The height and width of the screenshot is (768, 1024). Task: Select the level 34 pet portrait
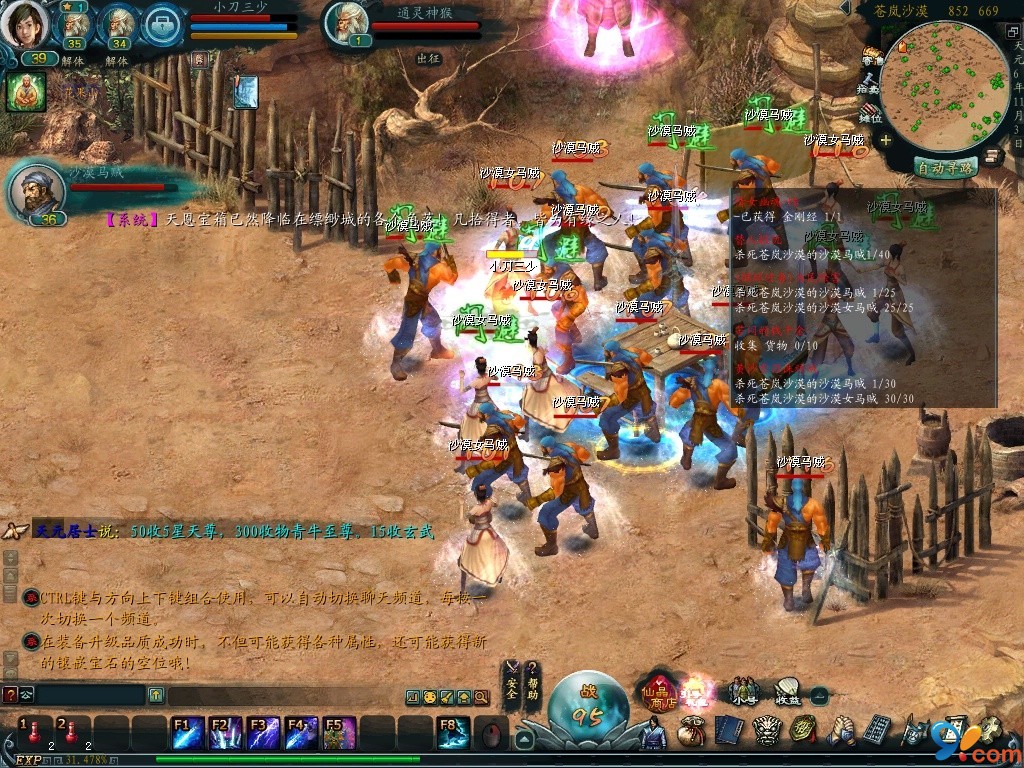[x=119, y=26]
